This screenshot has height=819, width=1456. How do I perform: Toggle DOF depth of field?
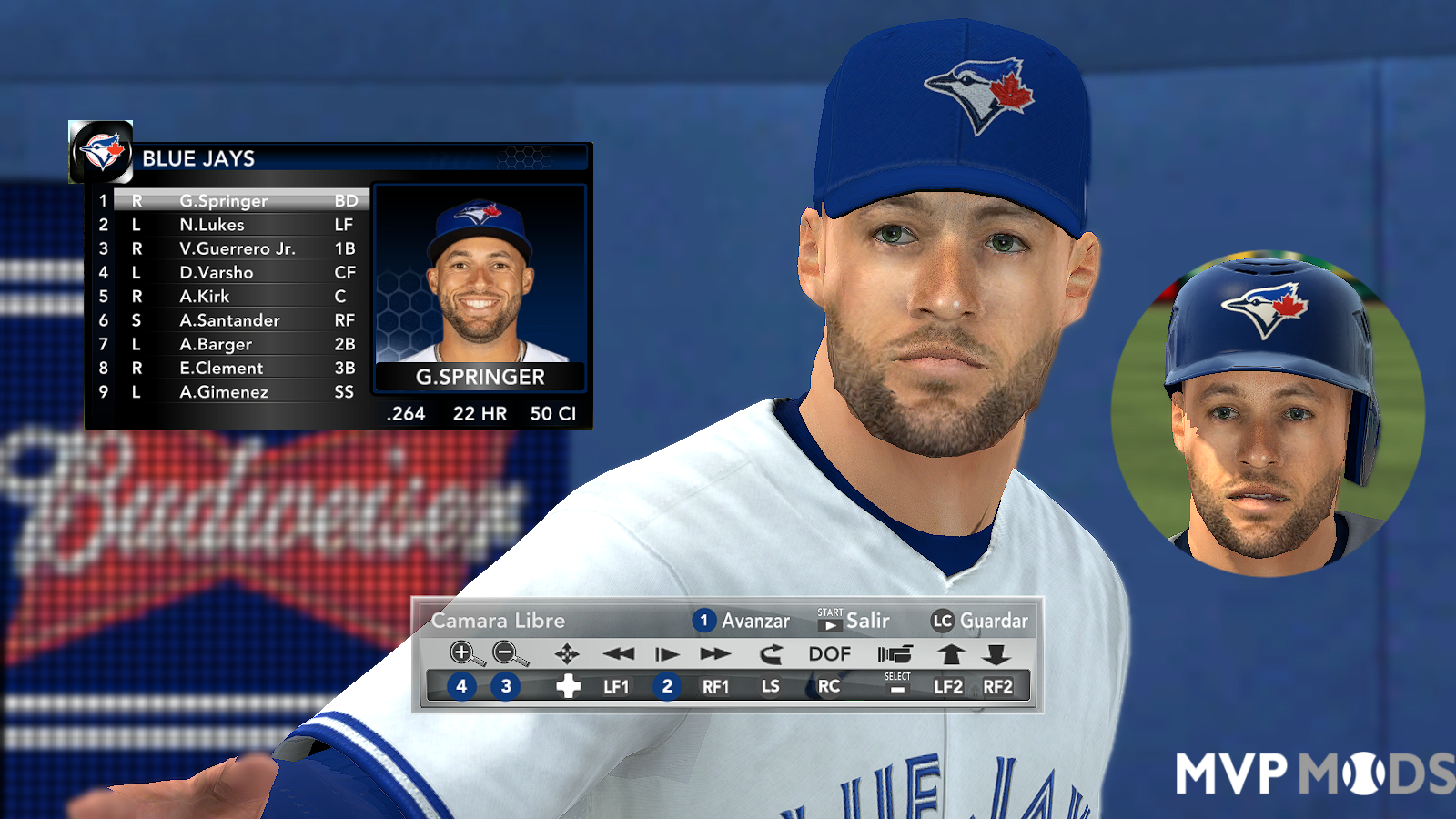[829, 652]
